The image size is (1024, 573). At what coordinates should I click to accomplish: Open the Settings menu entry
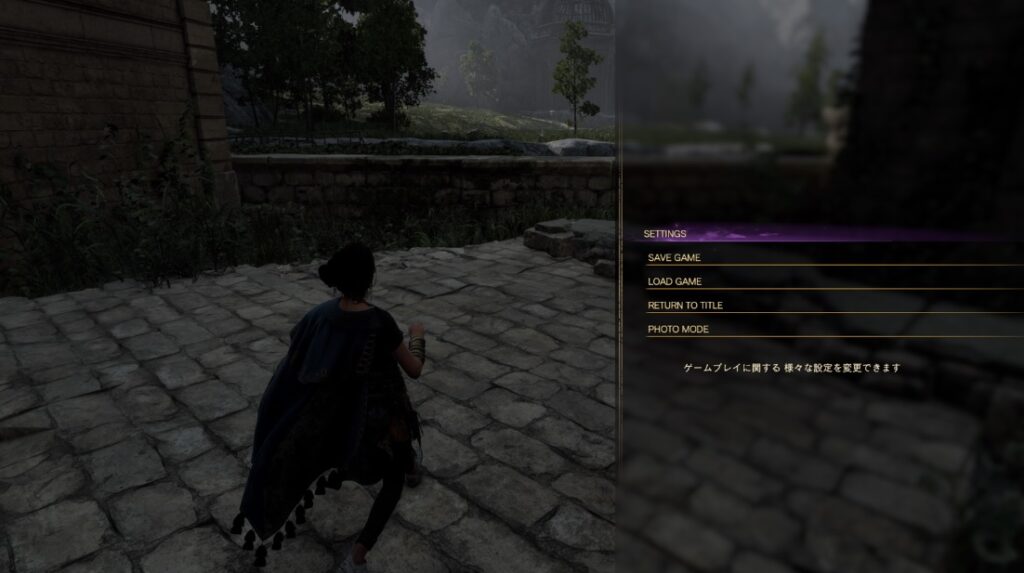coord(666,234)
